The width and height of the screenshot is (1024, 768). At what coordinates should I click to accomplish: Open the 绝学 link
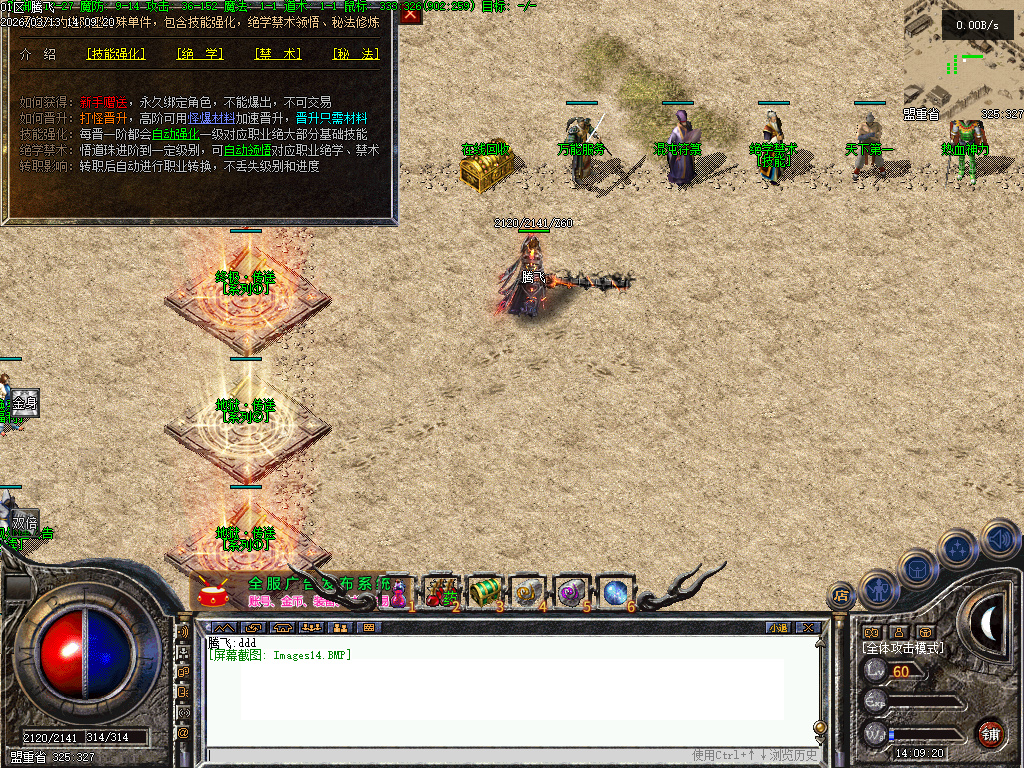pyautogui.click(x=199, y=54)
